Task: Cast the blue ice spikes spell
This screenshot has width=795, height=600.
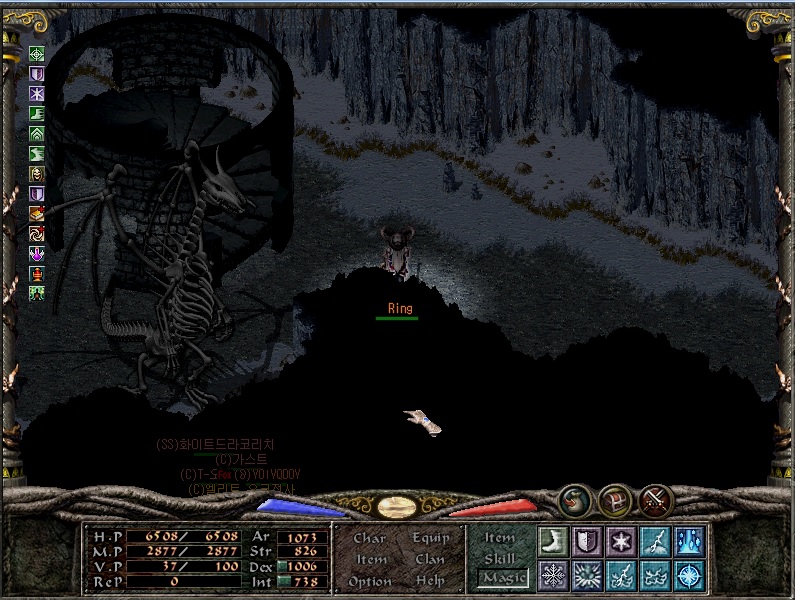Action: click(x=690, y=541)
